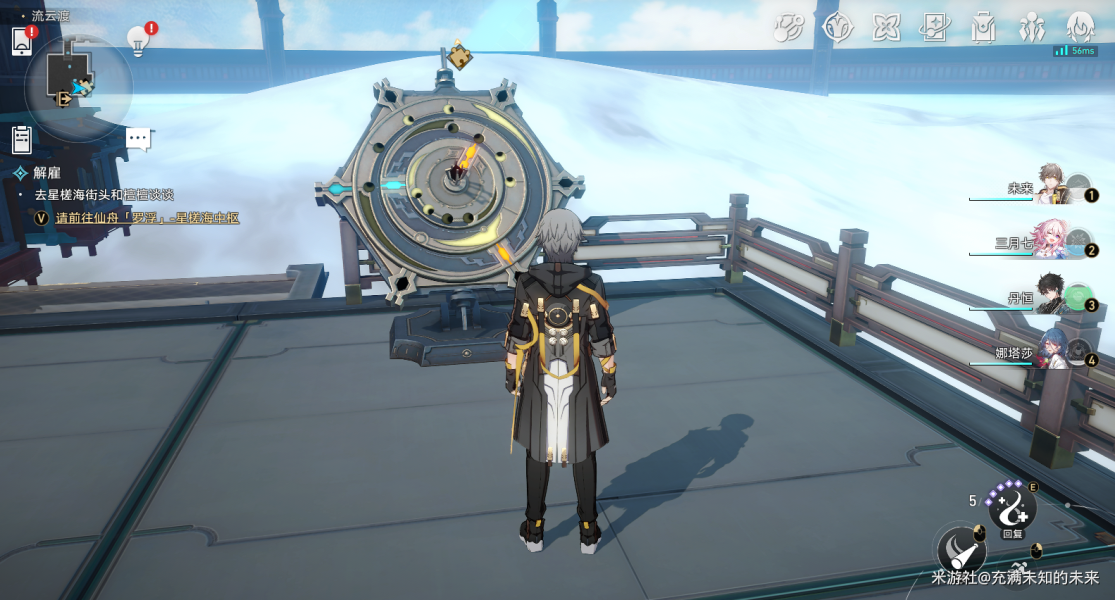The image size is (1115, 600).
Task: Open the character head icon
Action: pyautogui.click(x=1080, y=27)
